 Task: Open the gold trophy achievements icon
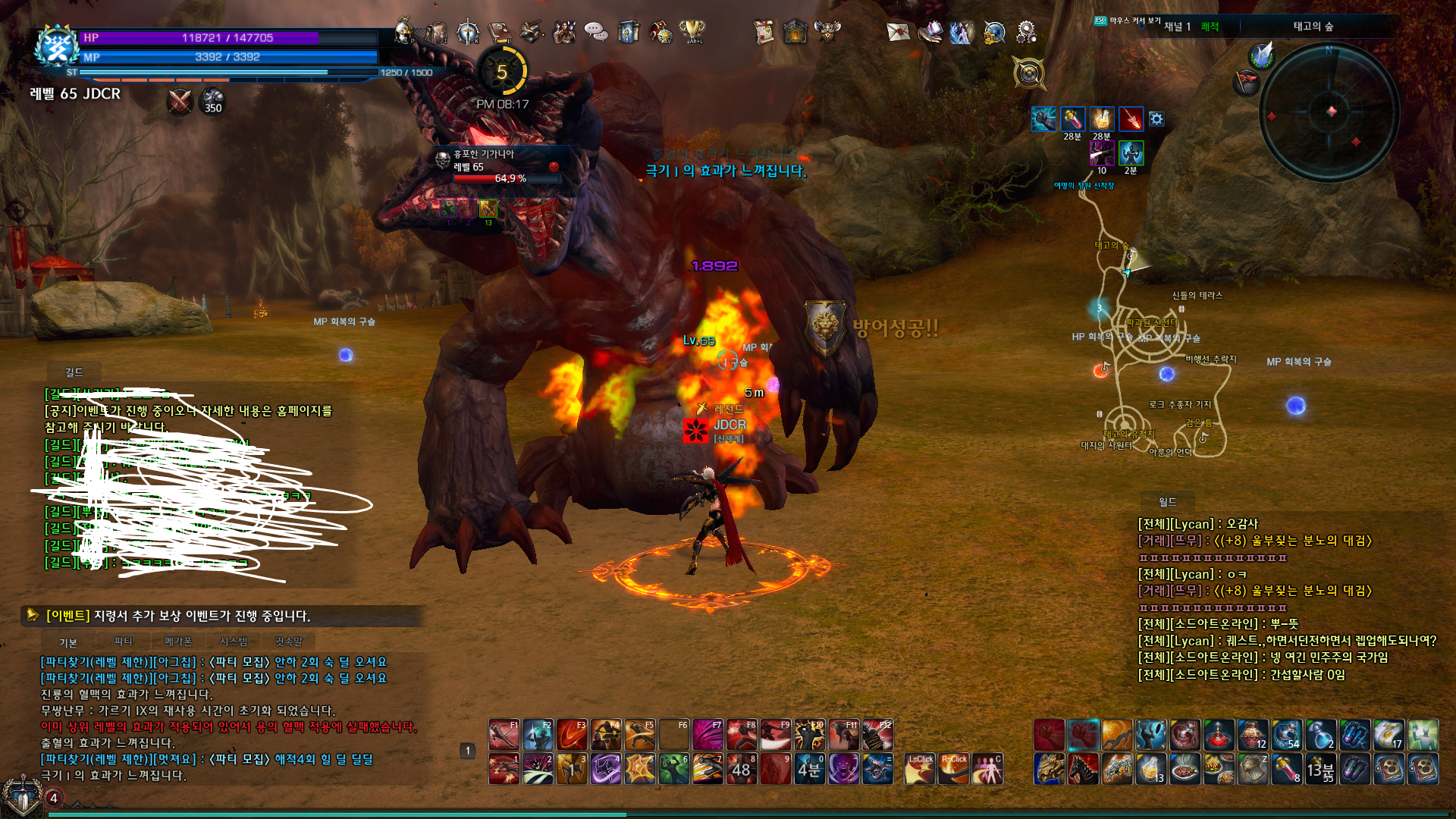[x=692, y=31]
